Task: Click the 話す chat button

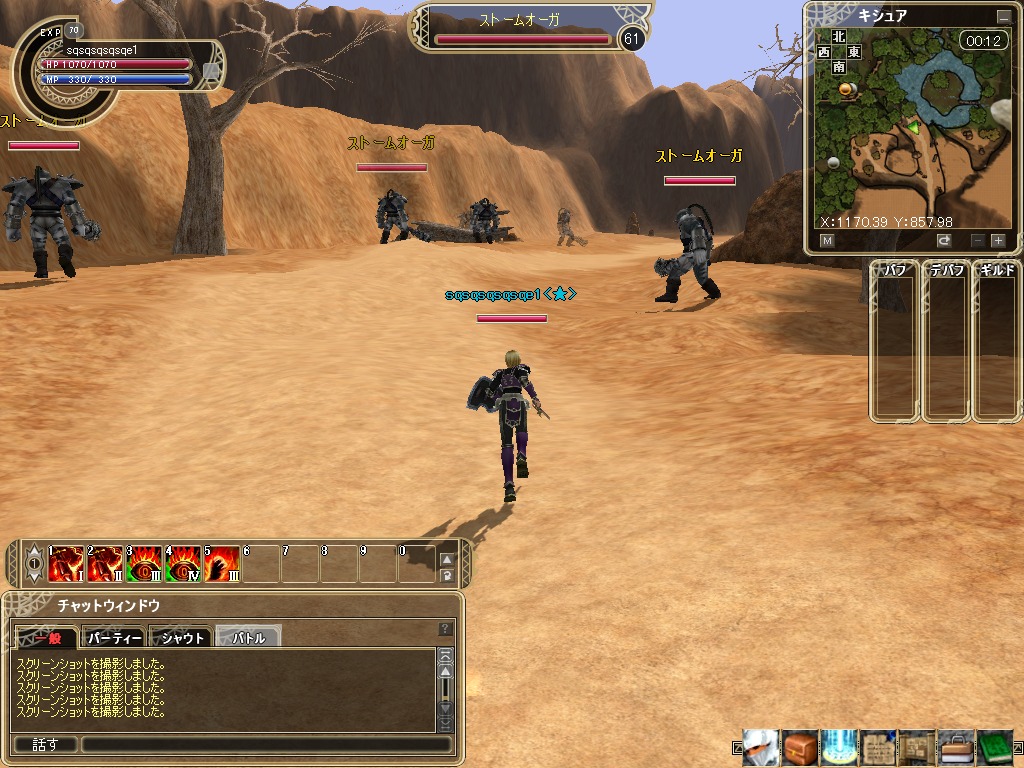Action: (x=45, y=744)
